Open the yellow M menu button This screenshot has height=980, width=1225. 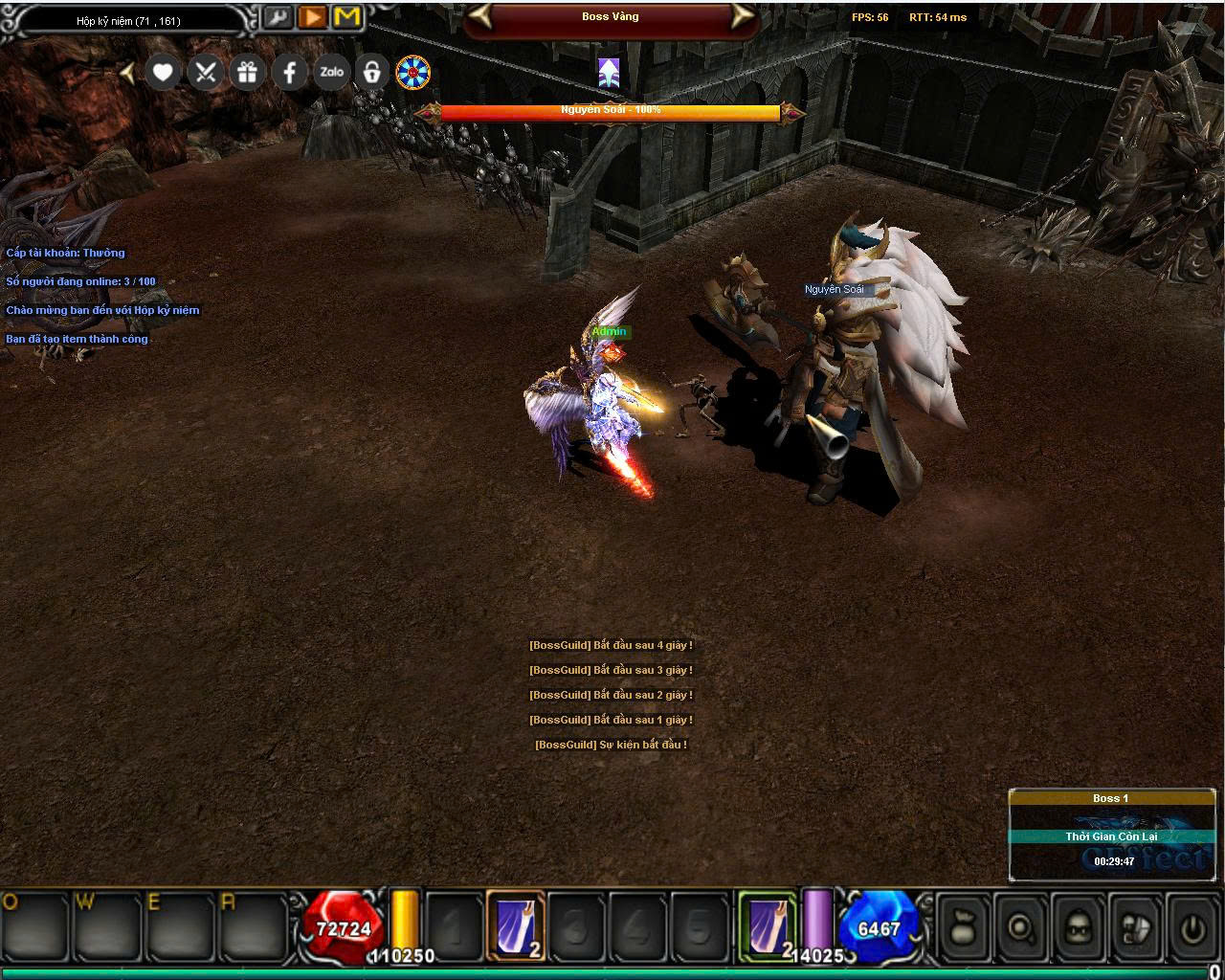[346, 17]
